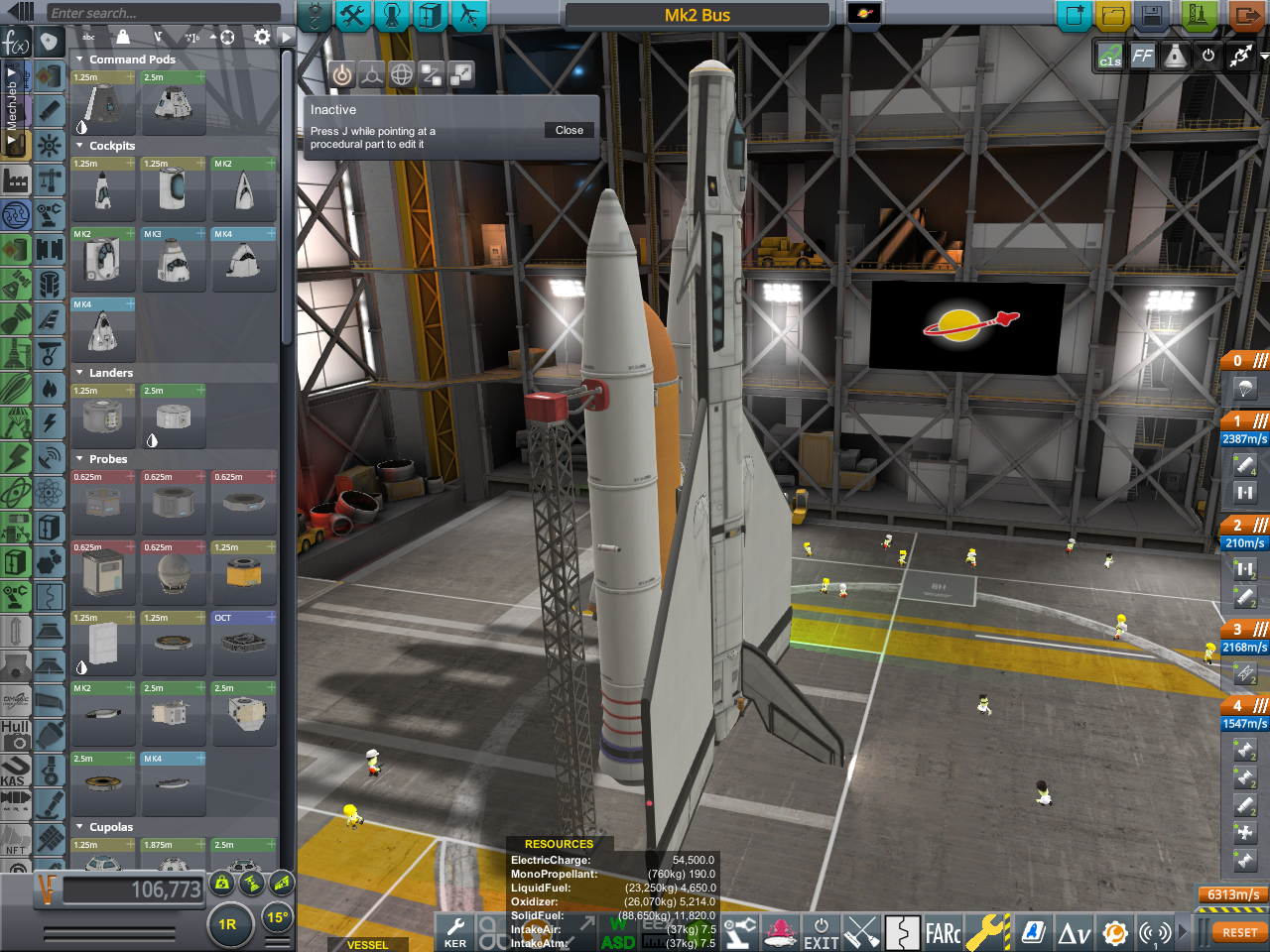Reset the staging with the RESET button
The width and height of the screenshot is (1270, 952).
point(1239,933)
